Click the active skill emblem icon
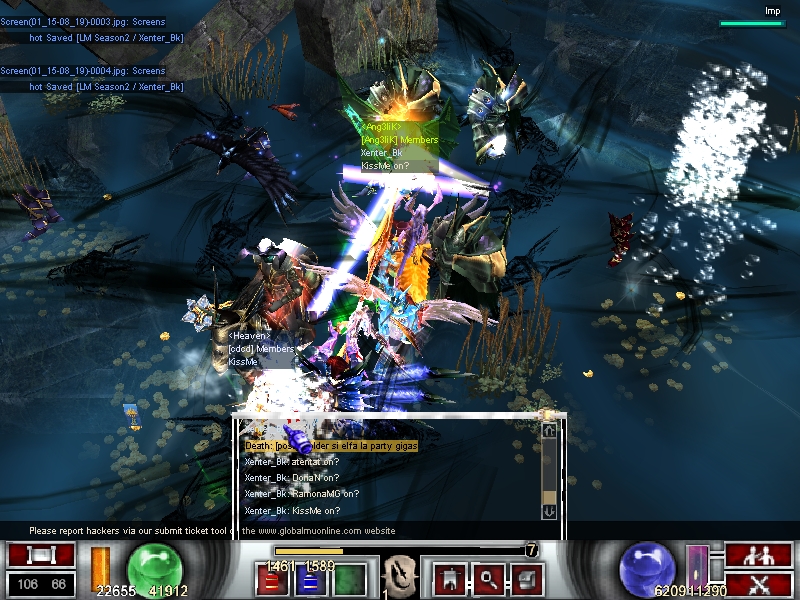 point(400,577)
